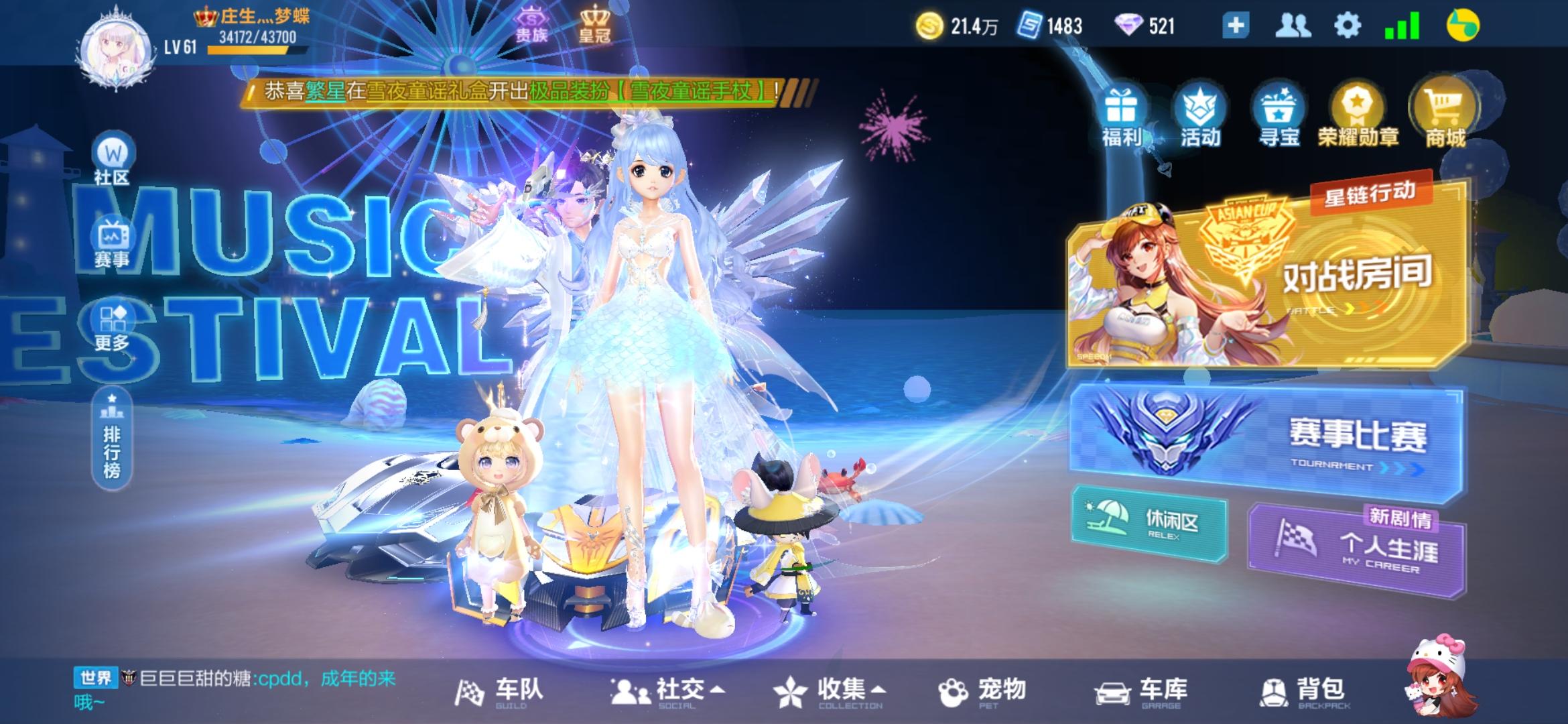The width and height of the screenshot is (1568, 724).
Task: Open the 寻宝 treasure hunt feature
Action: (1280, 114)
